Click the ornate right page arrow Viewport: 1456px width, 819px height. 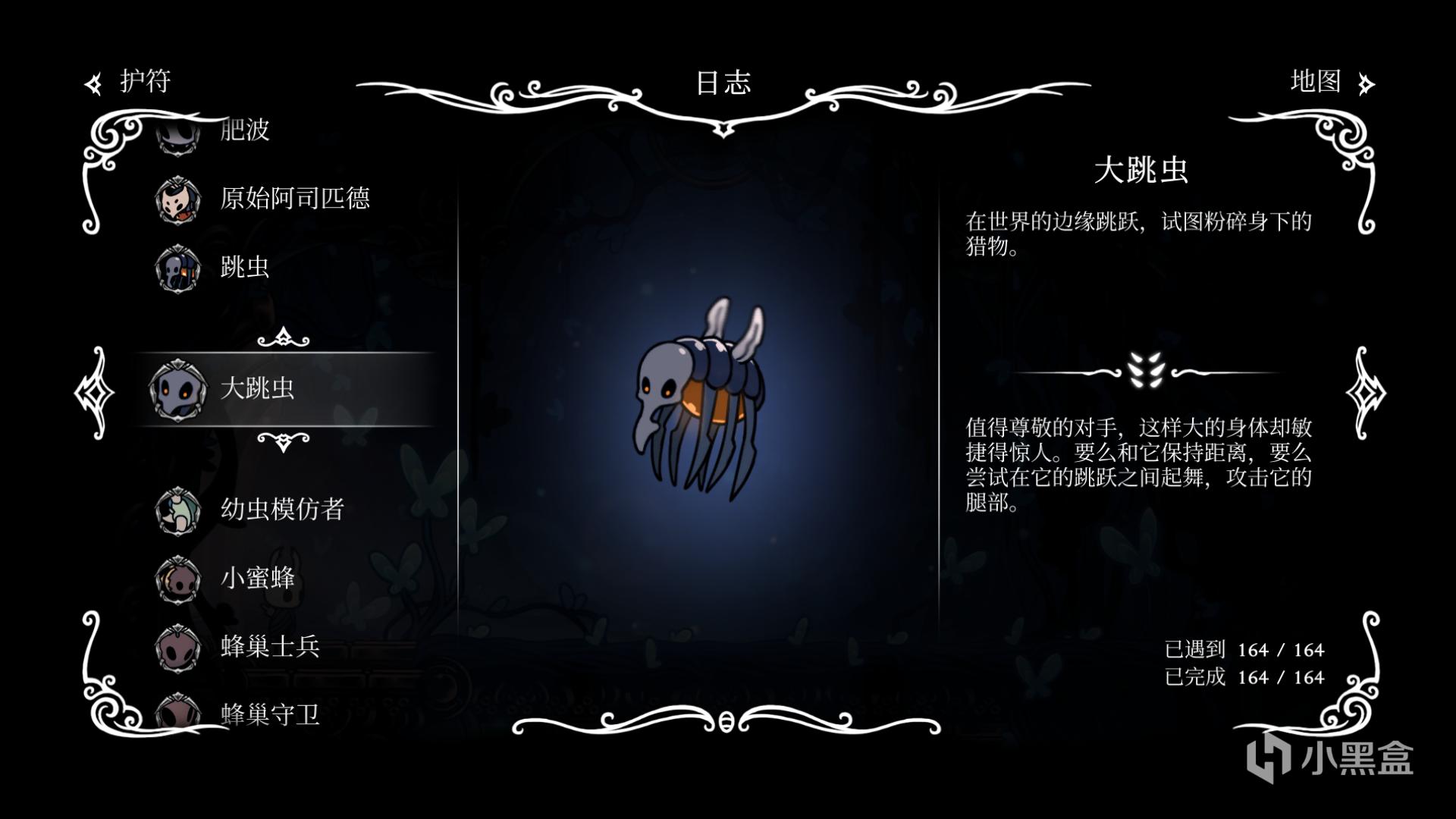tap(1365, 393)
